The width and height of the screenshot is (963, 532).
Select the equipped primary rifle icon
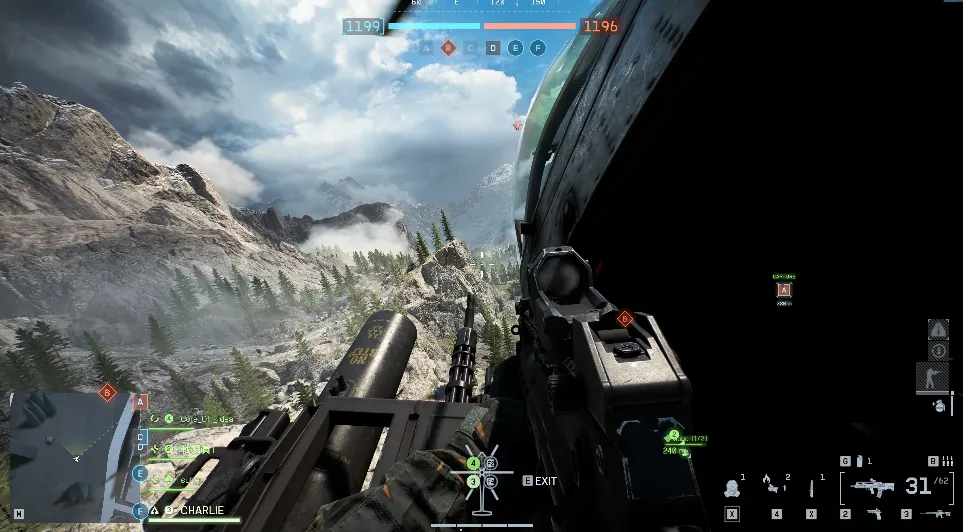(x=872, y=487)
